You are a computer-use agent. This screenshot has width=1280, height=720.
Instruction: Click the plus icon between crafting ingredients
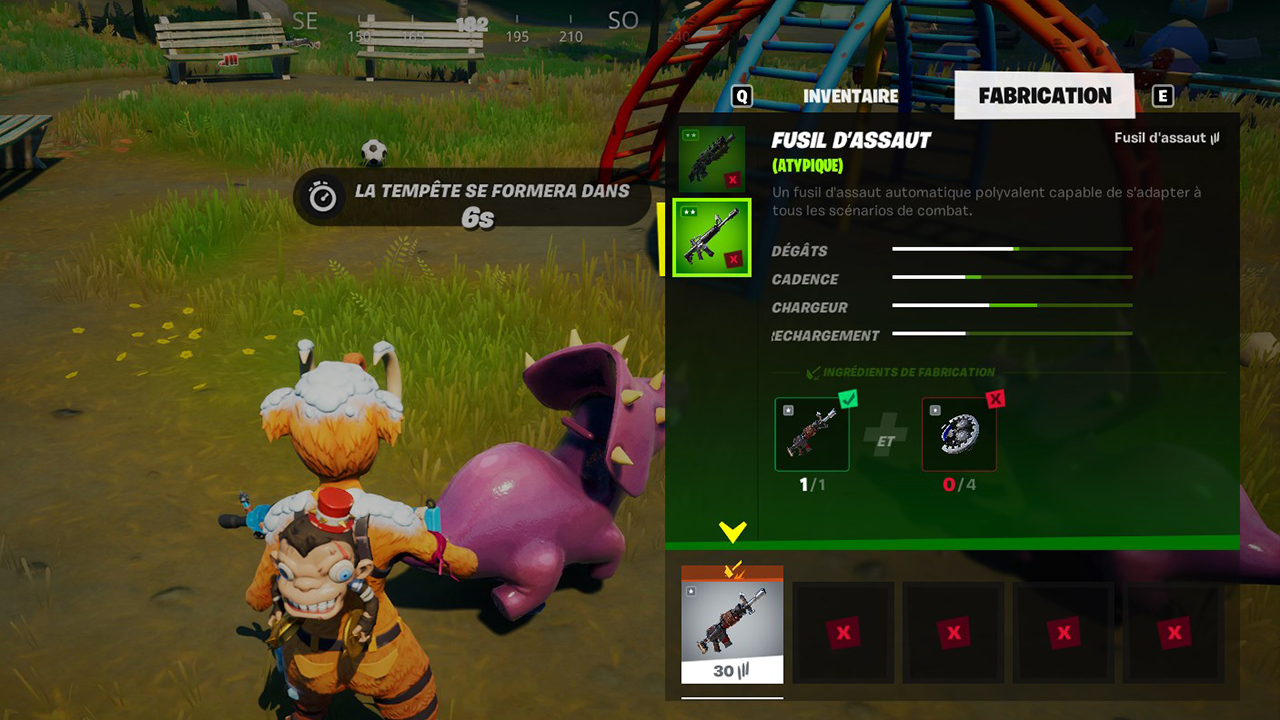[x=885, y=432]
